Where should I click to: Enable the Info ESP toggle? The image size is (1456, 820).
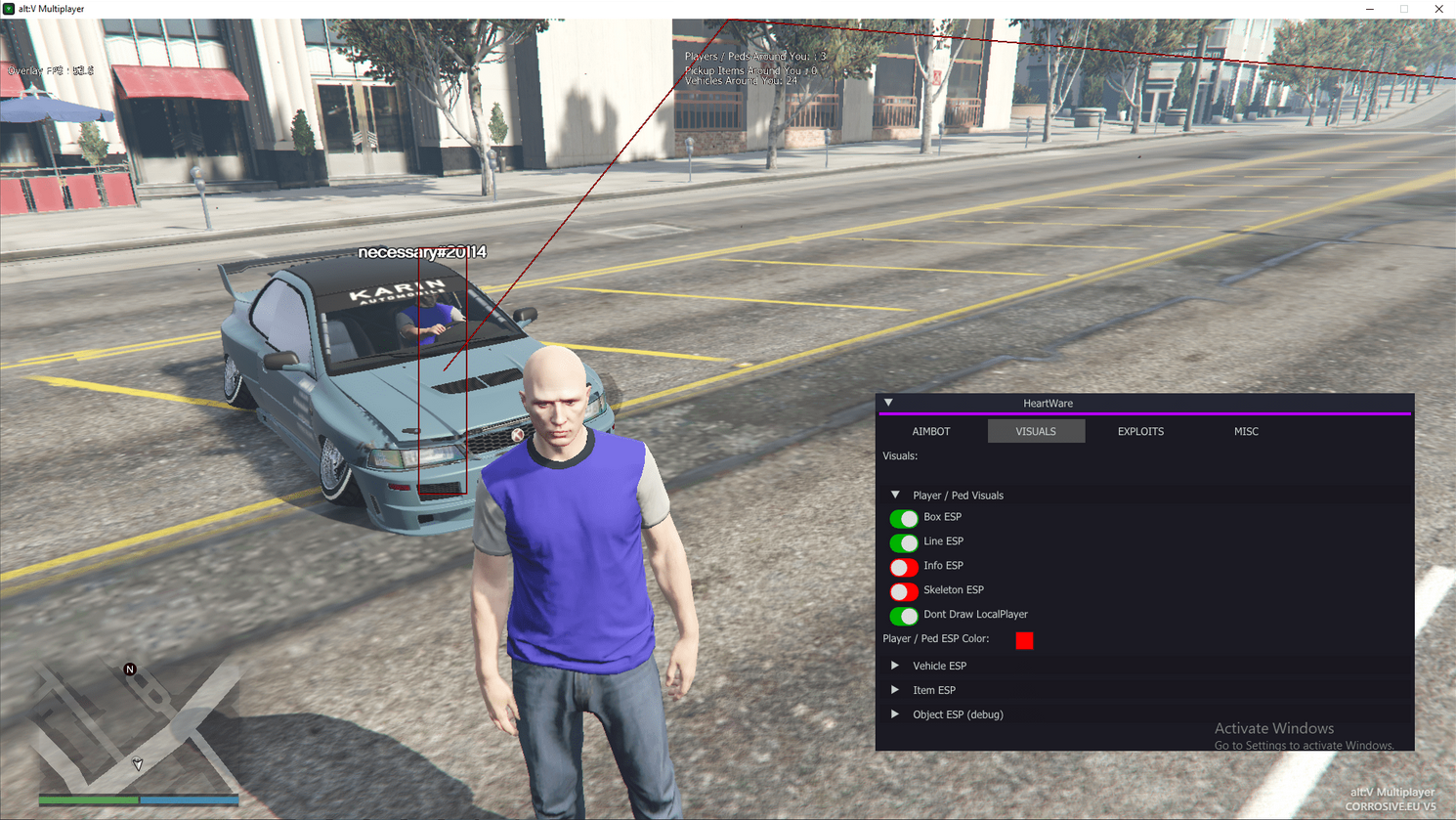click(x=904, y=567)
